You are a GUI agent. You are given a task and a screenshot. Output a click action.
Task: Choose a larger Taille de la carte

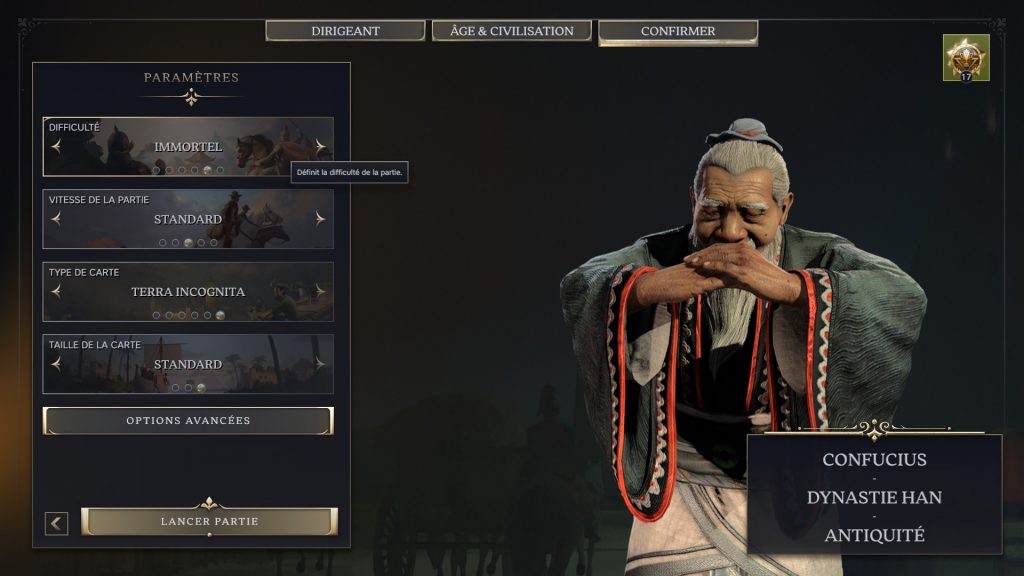[320, 364]
